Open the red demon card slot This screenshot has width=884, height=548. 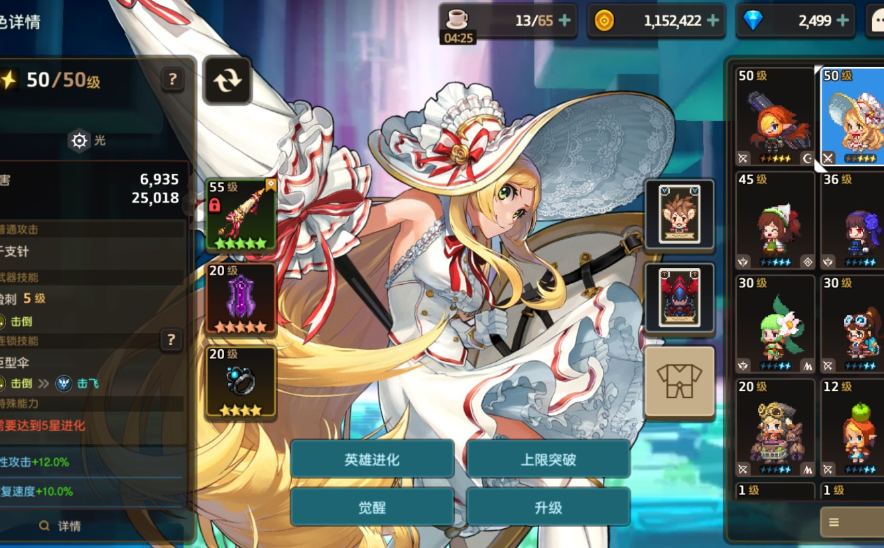[x=680, y=298]
